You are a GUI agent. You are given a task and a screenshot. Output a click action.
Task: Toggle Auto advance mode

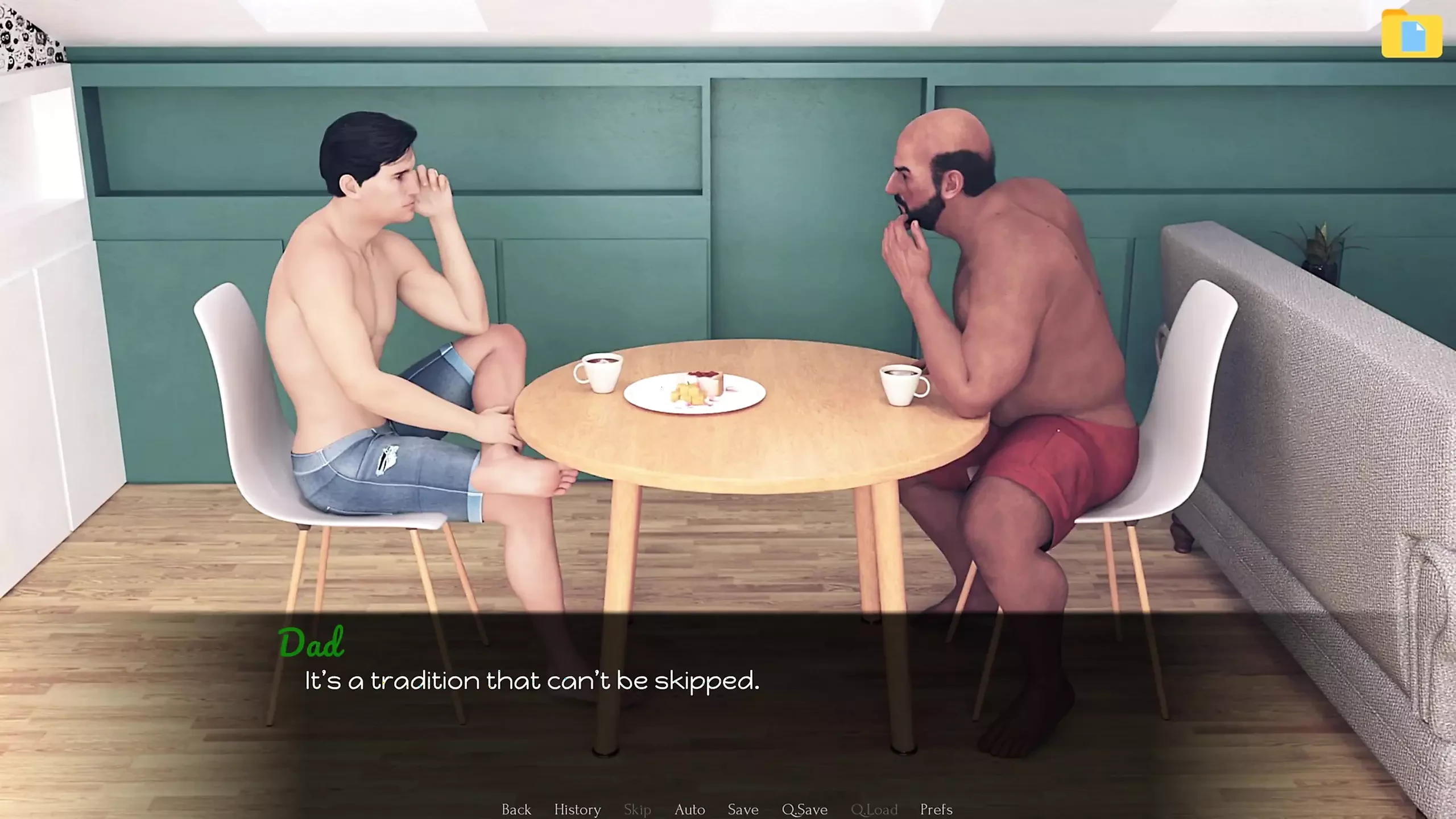[x=689, y=809]
